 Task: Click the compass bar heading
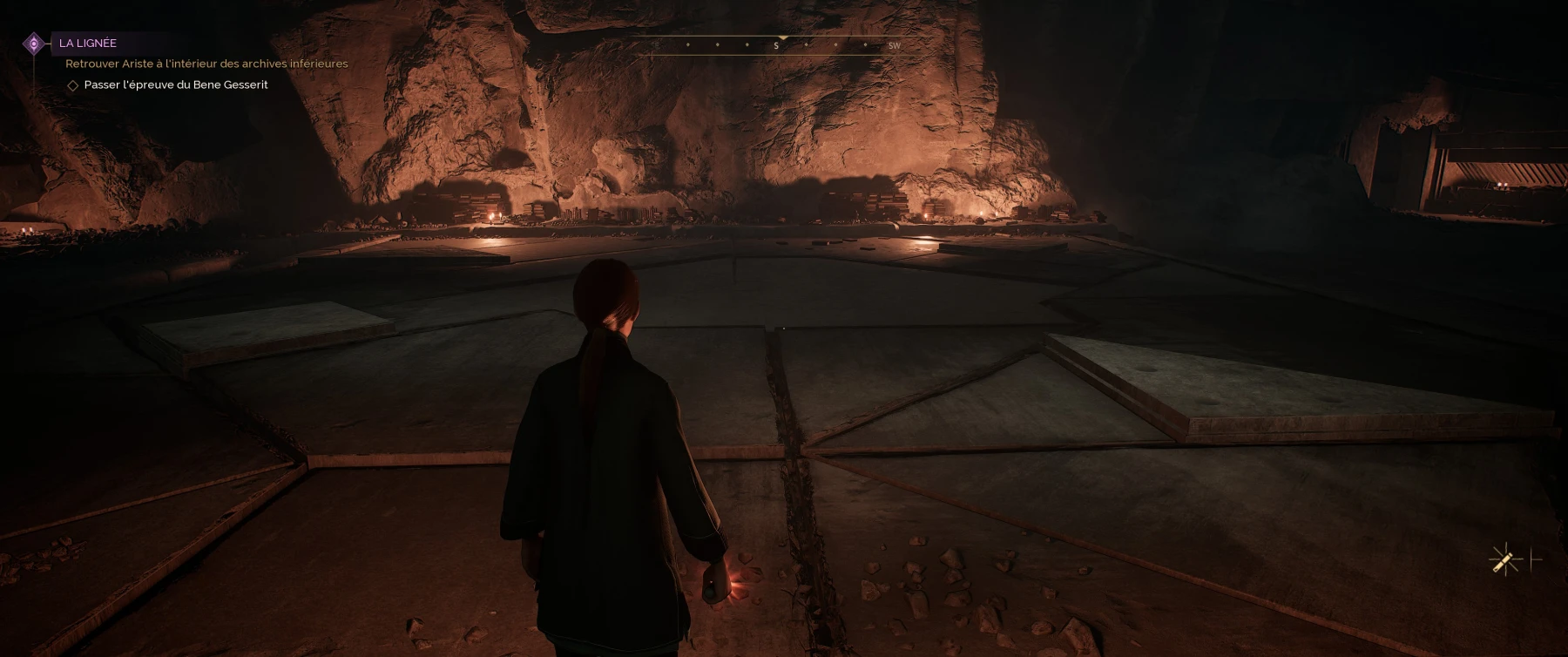[775, 45]
